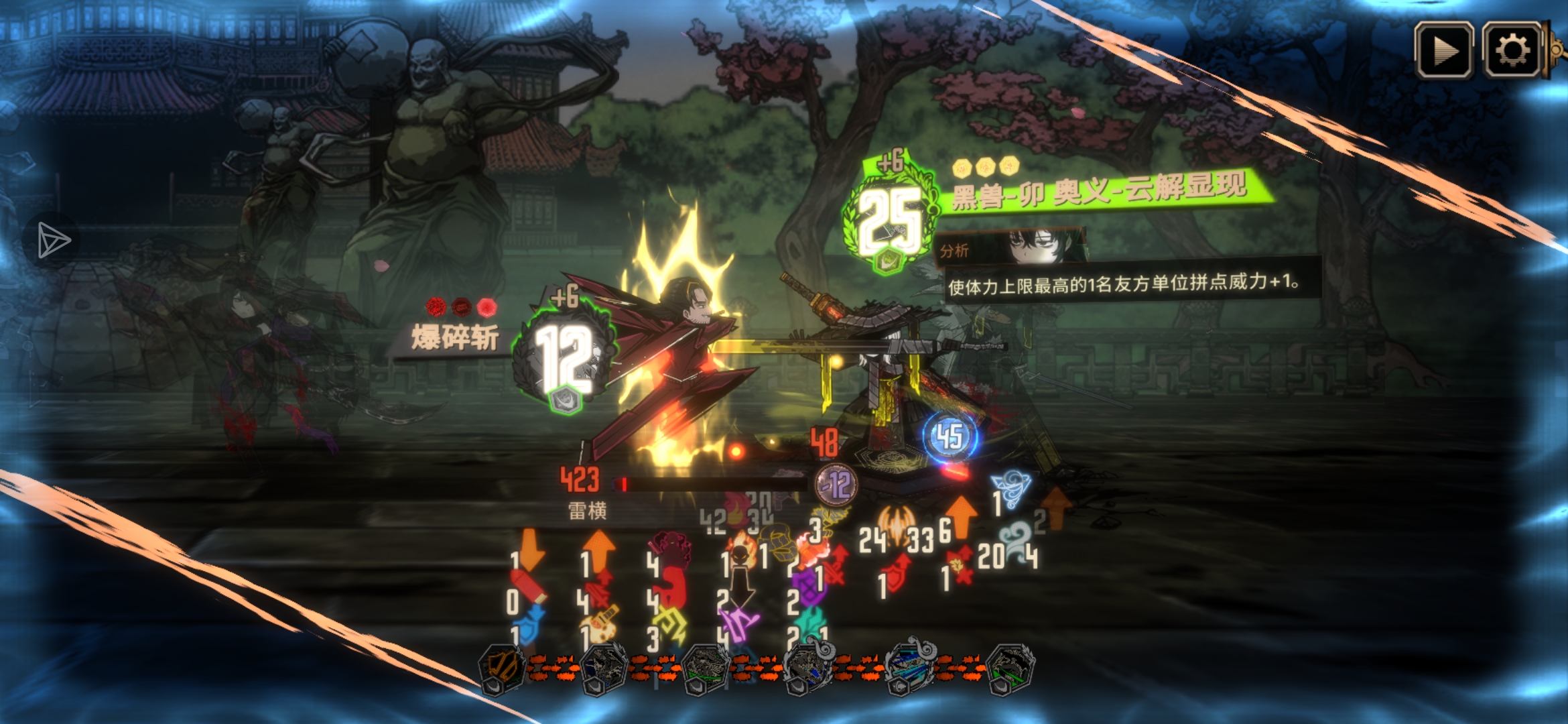1568x724 pixels.
Task: Click the play speed arrow button
Action: (1443, 50)
